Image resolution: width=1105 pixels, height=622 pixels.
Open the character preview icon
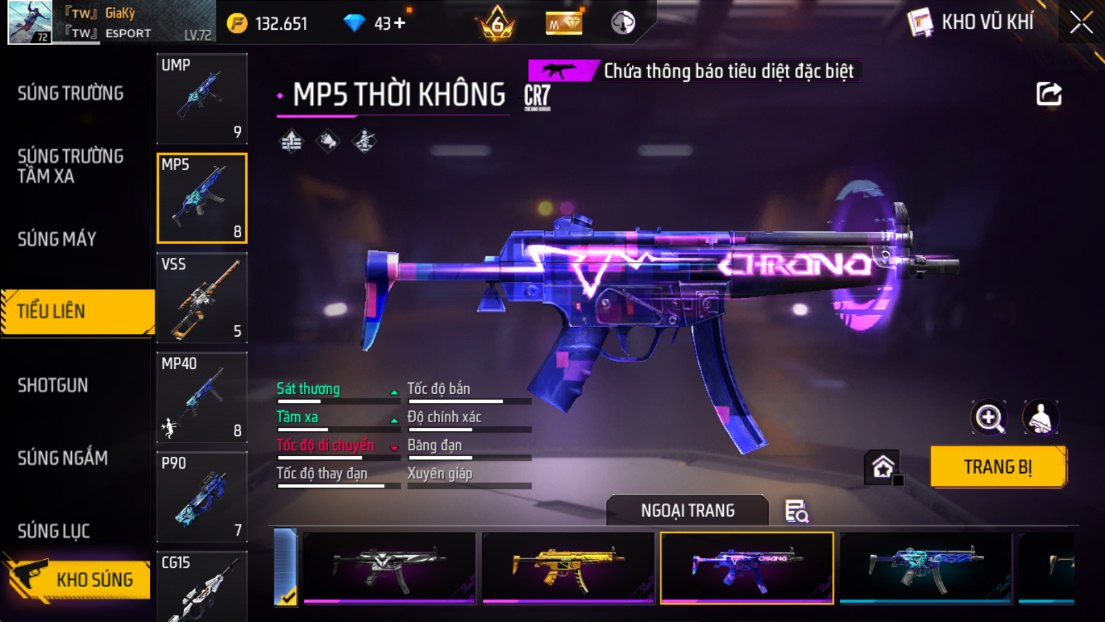click(1041, 418)
